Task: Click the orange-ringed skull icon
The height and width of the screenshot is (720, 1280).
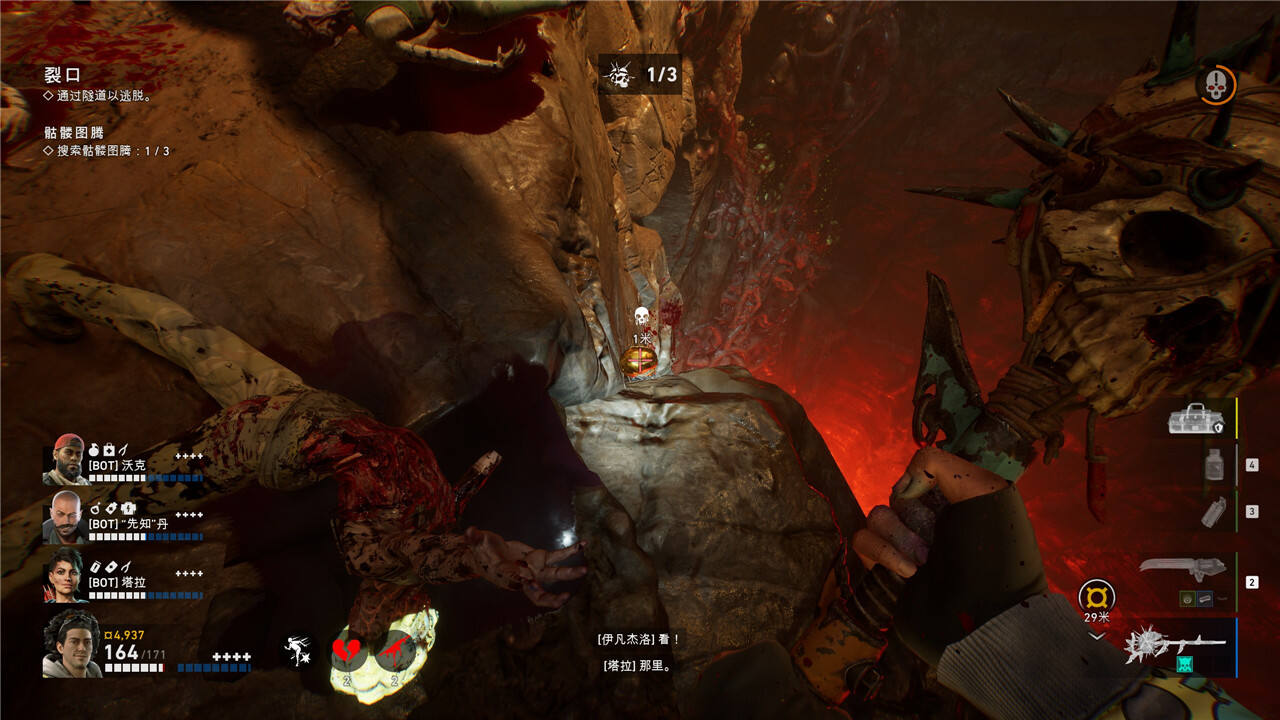Action: tap(1216, 84)
